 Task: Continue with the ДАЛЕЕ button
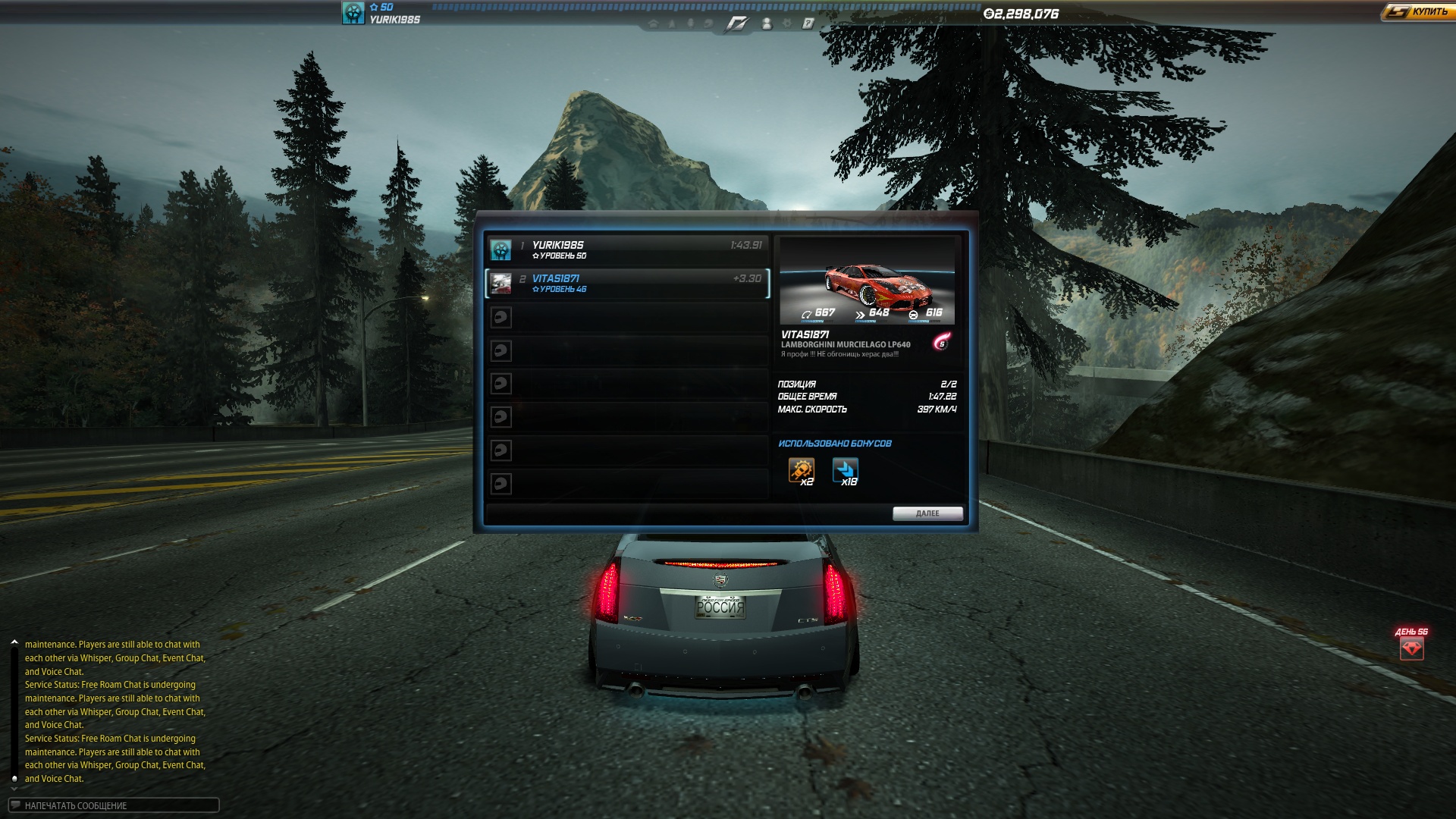coord(927,513)
